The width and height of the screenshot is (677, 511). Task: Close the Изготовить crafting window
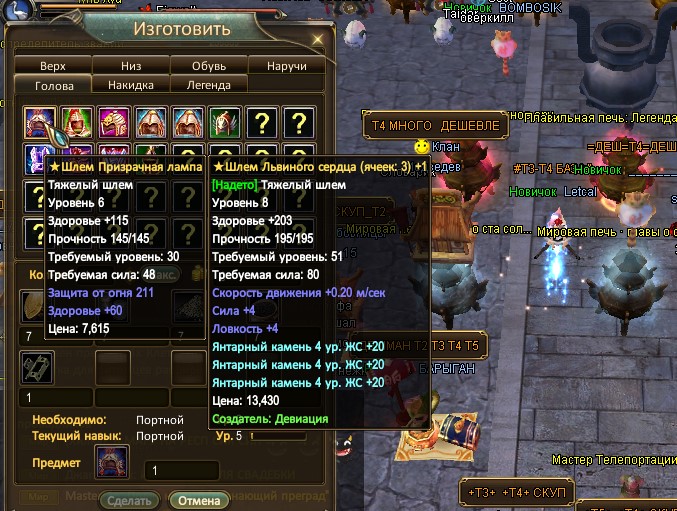tap(317, 39)
